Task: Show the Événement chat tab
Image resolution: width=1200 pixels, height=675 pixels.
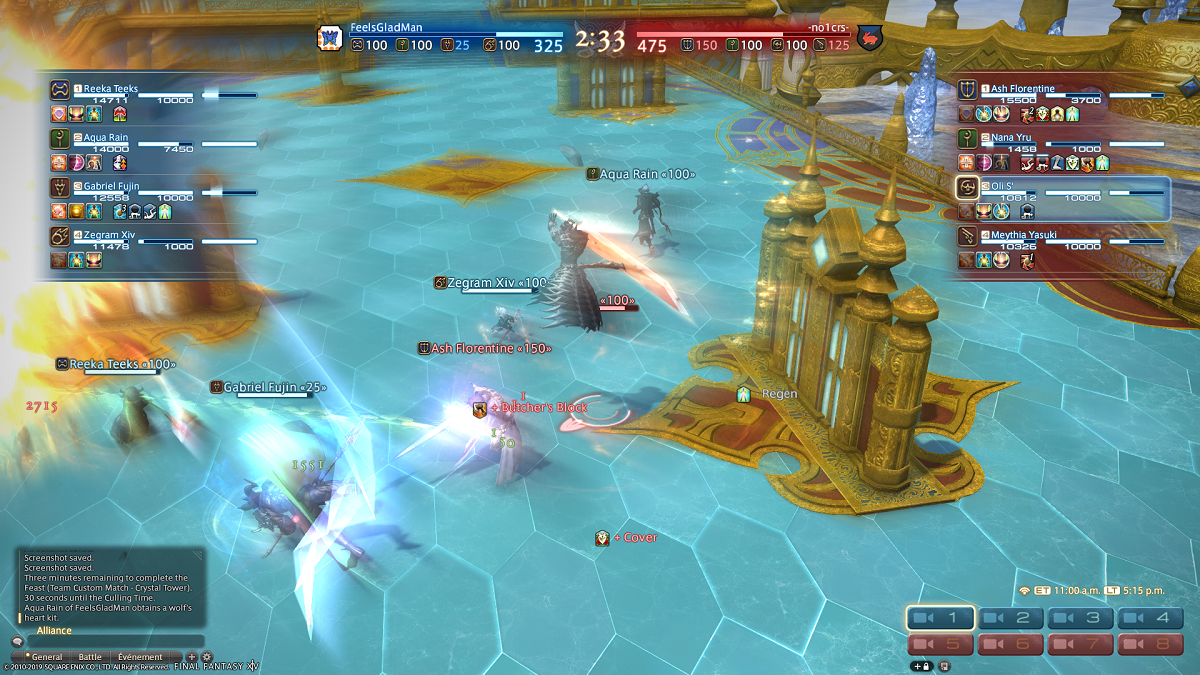Action: (140, 657)
